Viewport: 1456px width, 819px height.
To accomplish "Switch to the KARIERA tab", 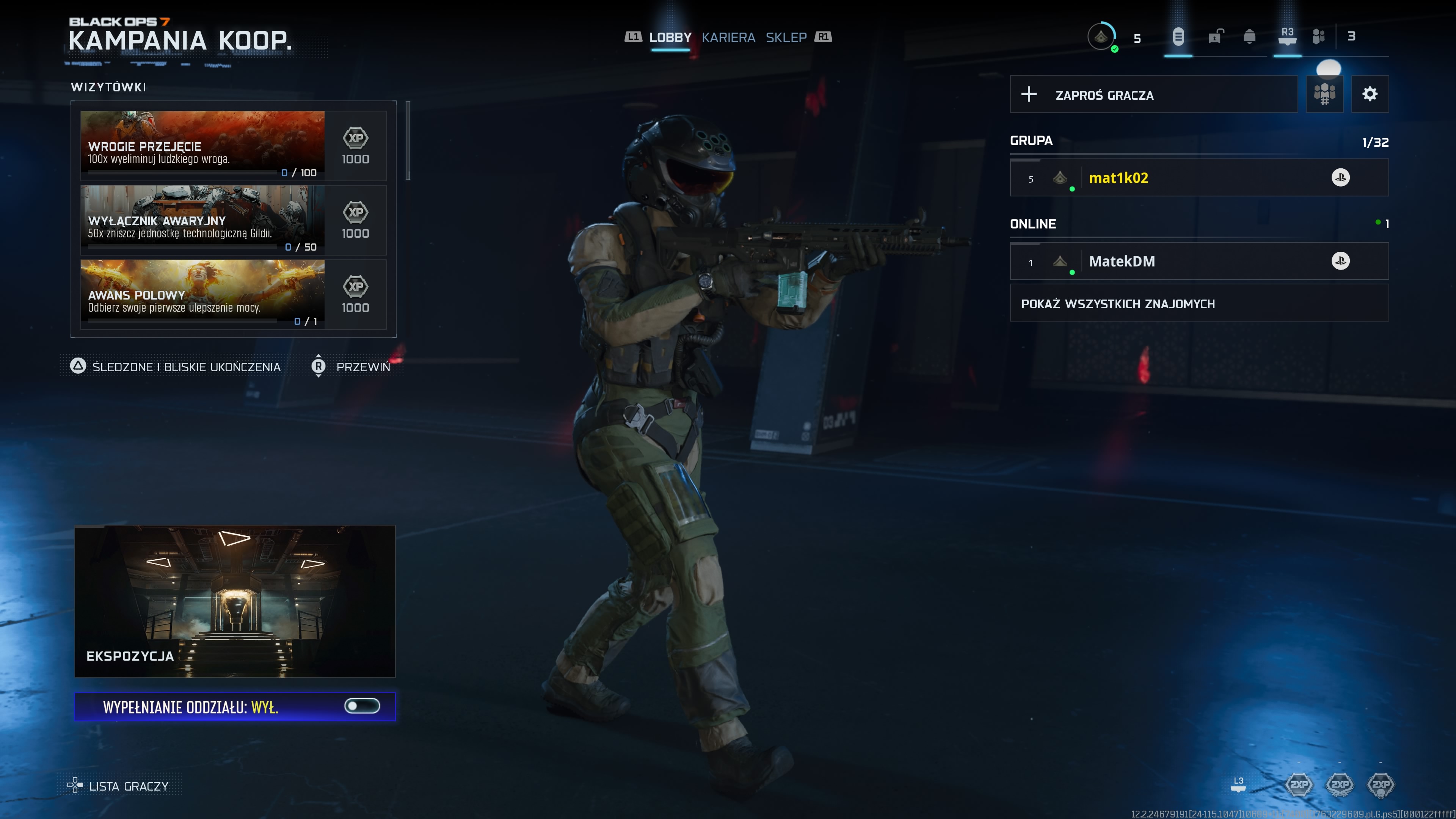I will tap(729, 37).
